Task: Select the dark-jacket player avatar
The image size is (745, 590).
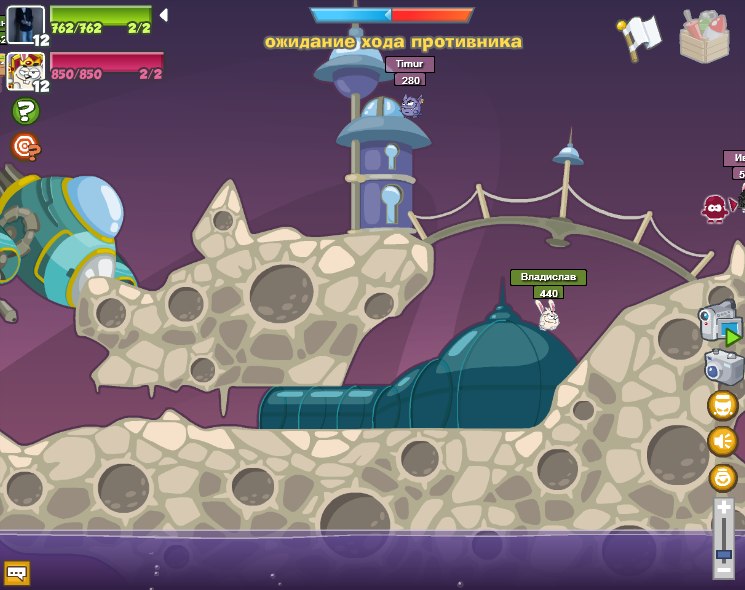Action: pos(24,22)
